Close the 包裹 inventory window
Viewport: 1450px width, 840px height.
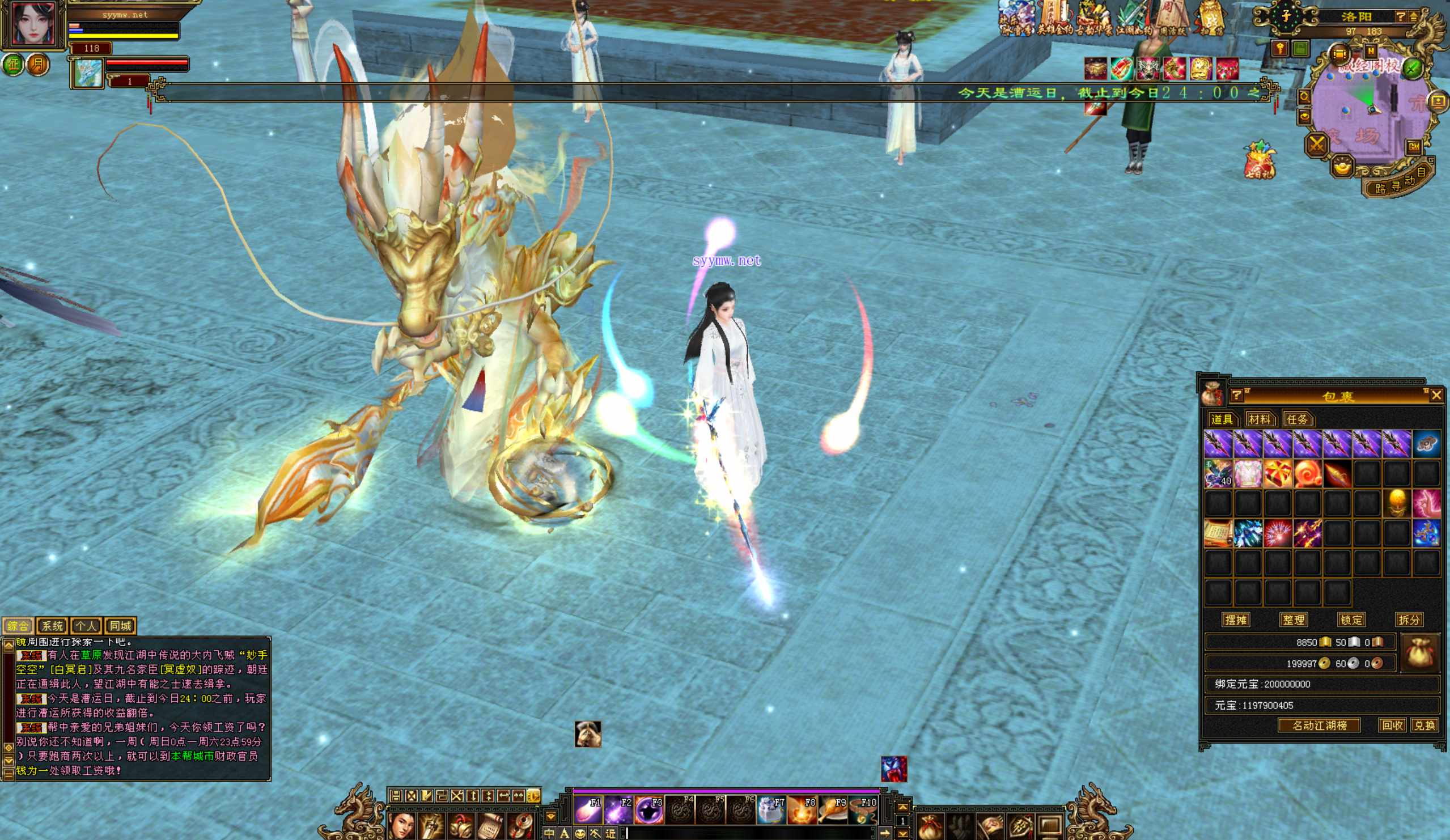1436,394
